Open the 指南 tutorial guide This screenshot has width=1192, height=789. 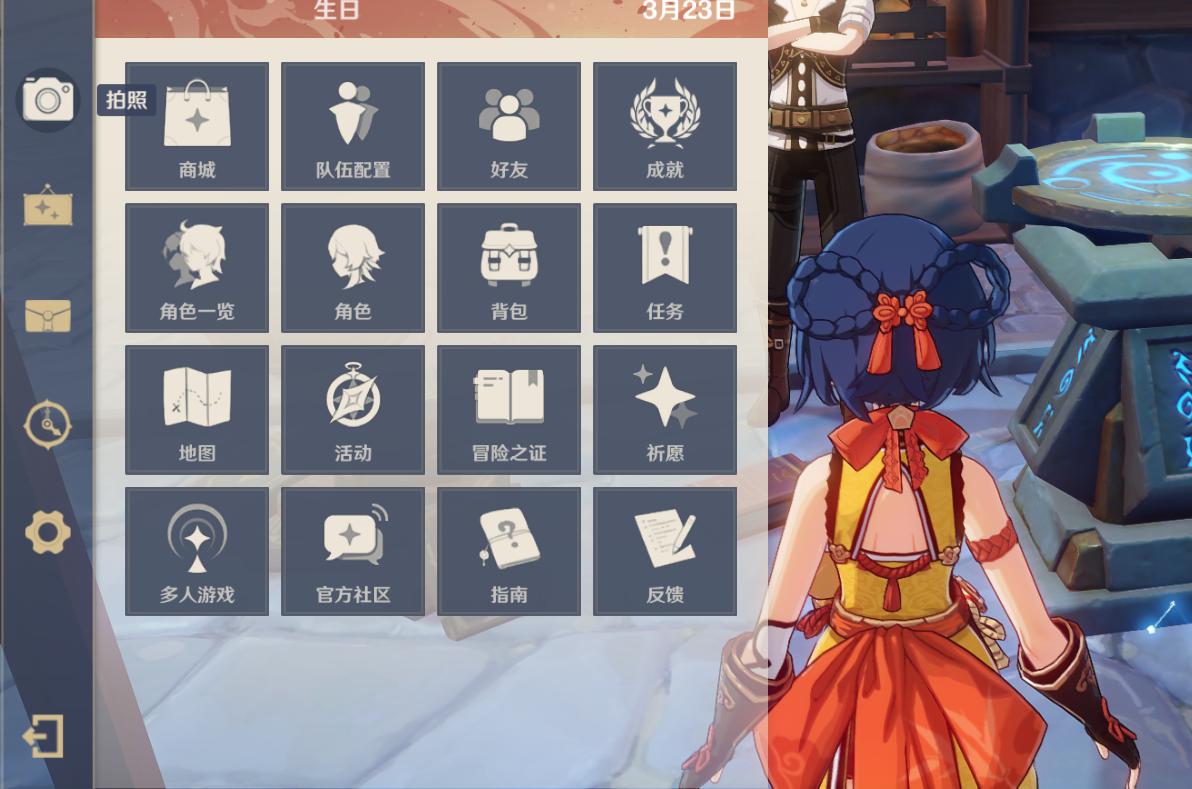509,552
